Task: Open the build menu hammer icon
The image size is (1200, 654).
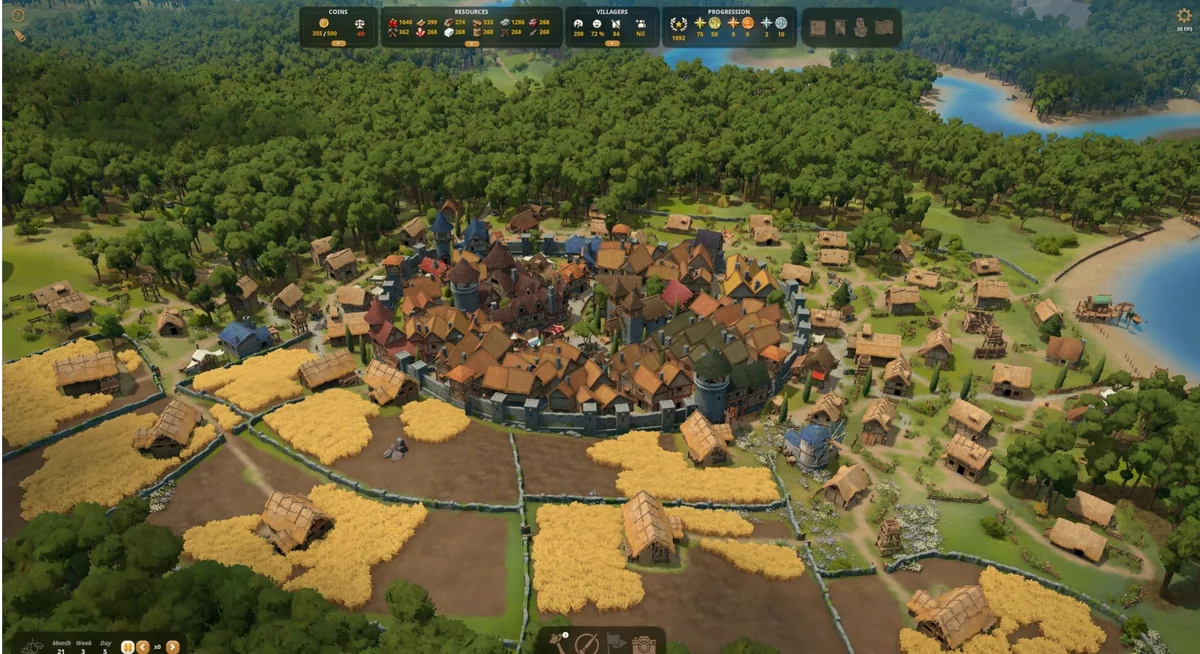Action: [559, 643]
